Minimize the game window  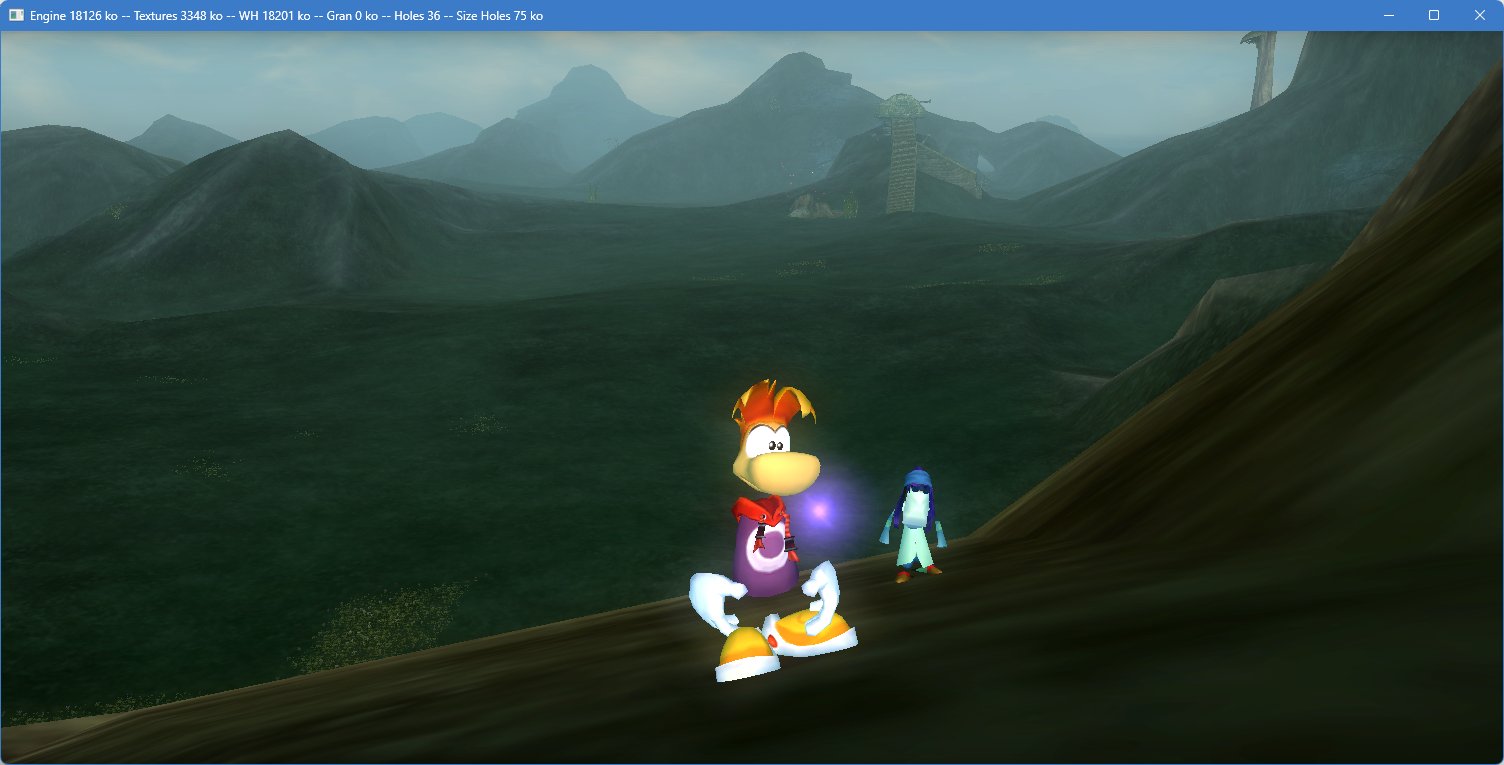point(1390,15)
